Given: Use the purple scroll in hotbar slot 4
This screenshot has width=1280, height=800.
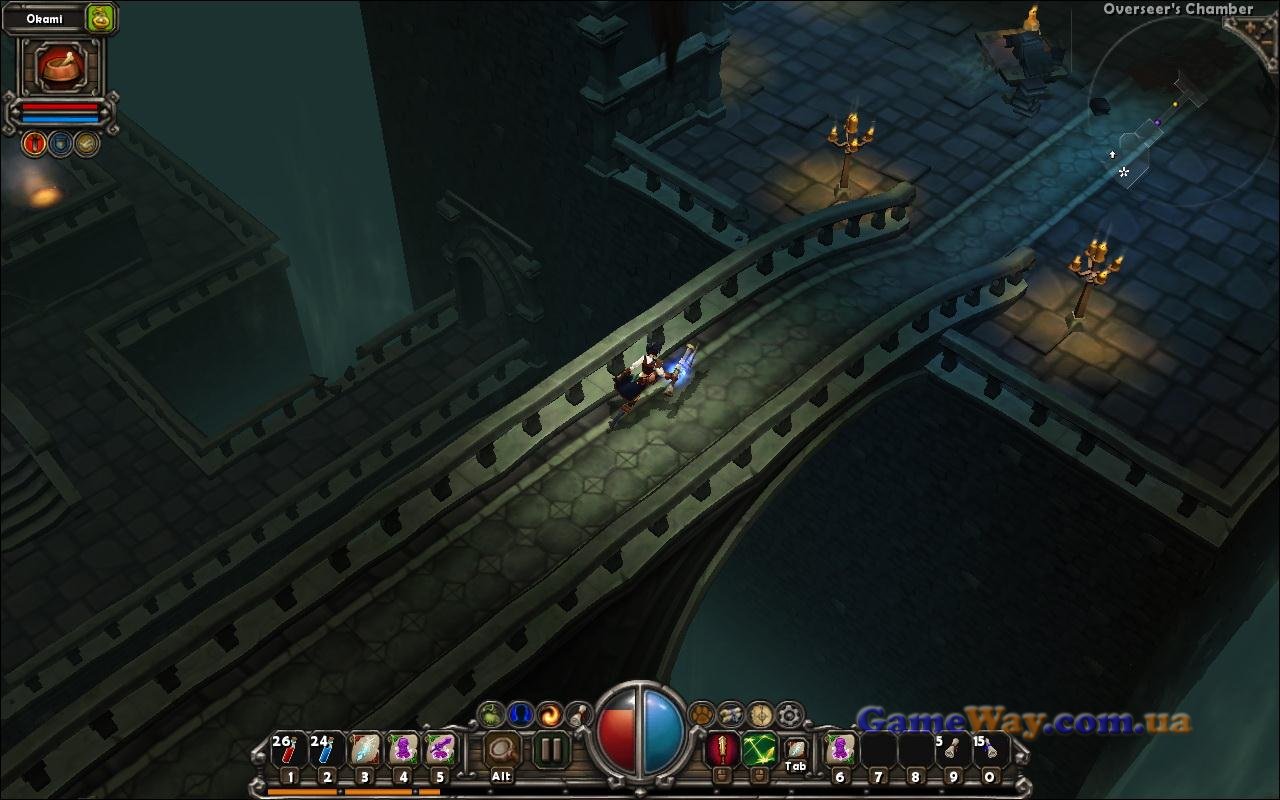Looking at the screenshot, I should pyautogui.click(x=402, y=750).
